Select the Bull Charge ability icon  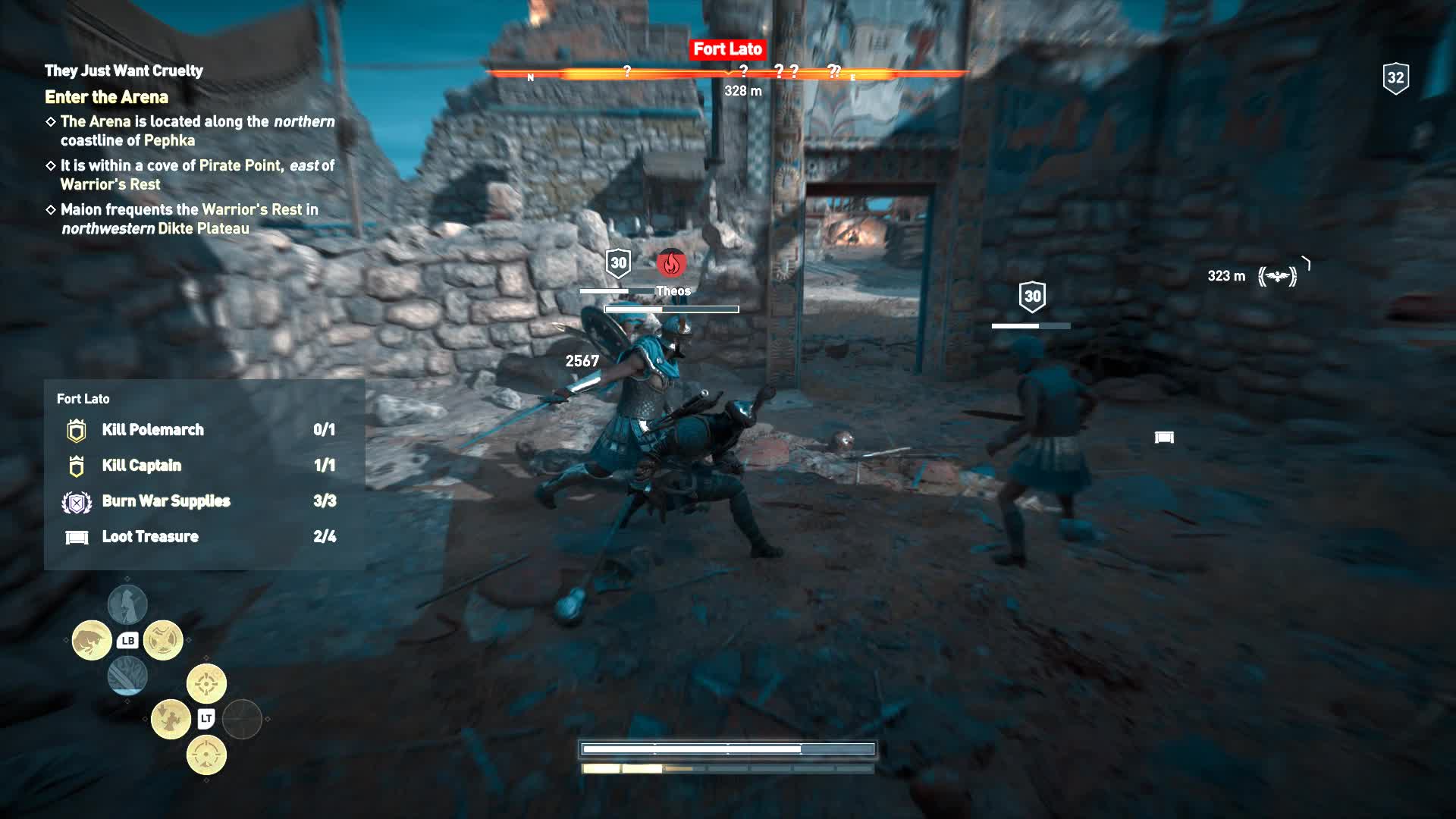[x=91, y=639]
